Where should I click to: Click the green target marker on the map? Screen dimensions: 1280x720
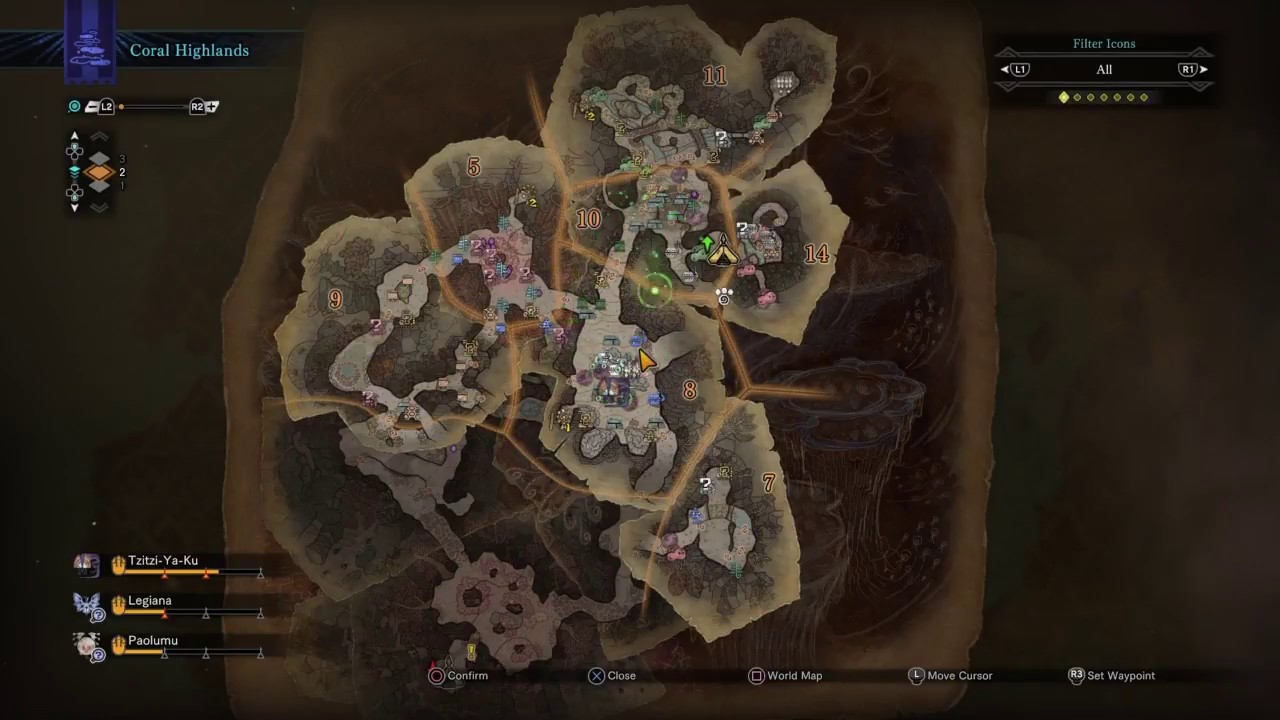coord(656,290)
